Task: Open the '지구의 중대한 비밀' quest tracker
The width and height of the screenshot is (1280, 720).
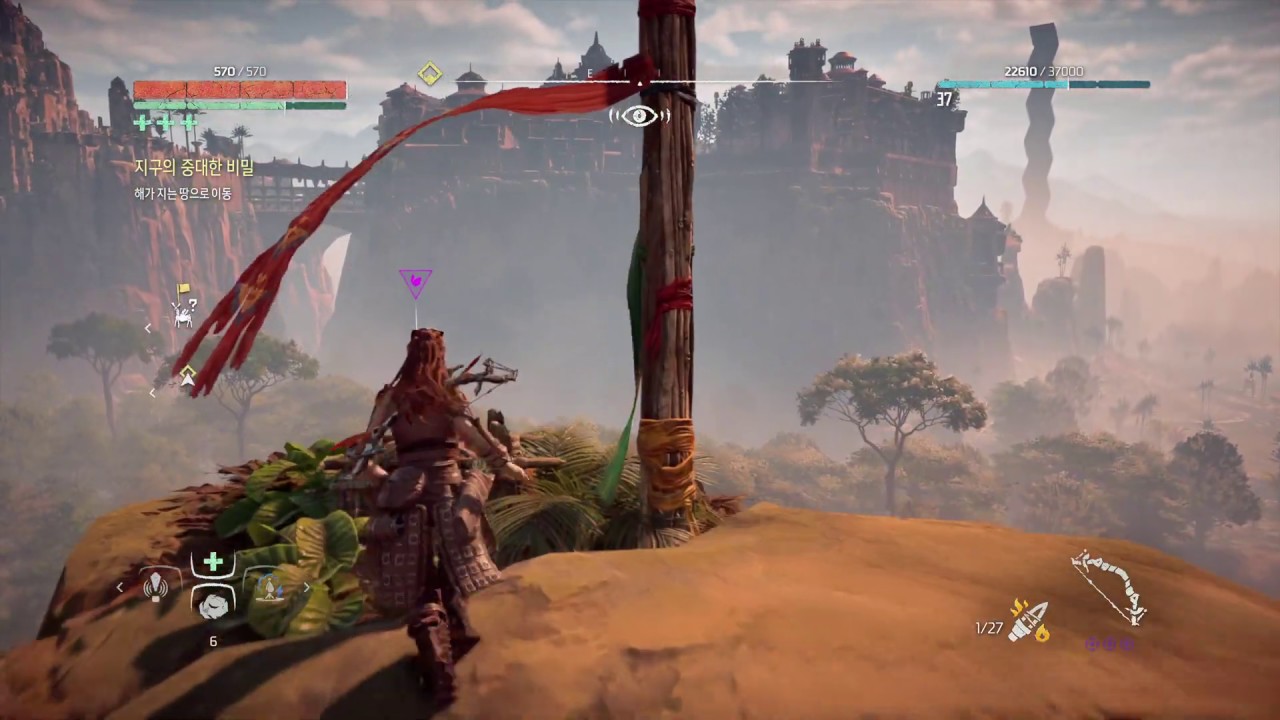Action: [x=194, y=168]
